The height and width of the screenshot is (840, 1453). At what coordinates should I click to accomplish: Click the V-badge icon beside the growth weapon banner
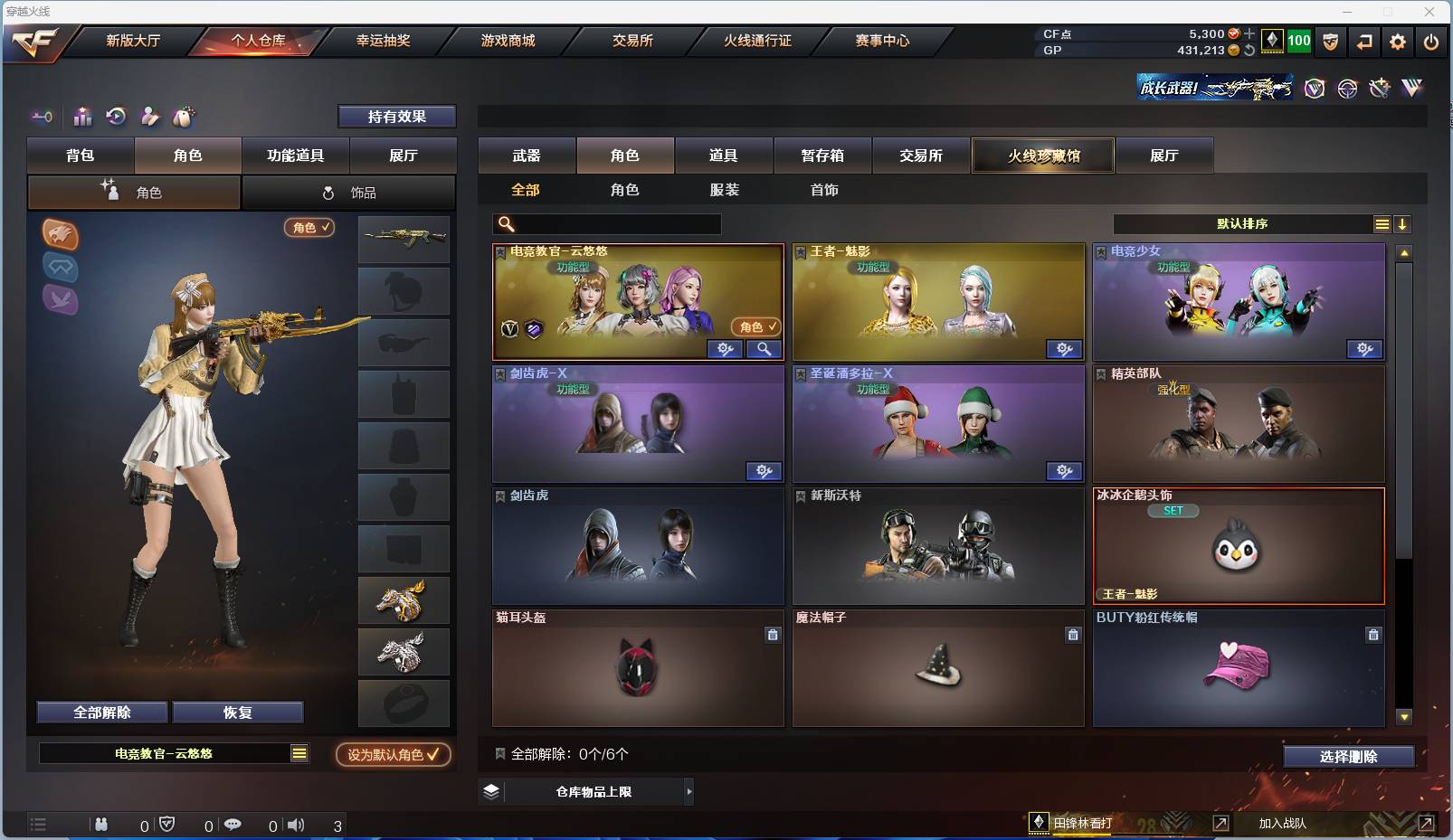(x=1312, y=89)
